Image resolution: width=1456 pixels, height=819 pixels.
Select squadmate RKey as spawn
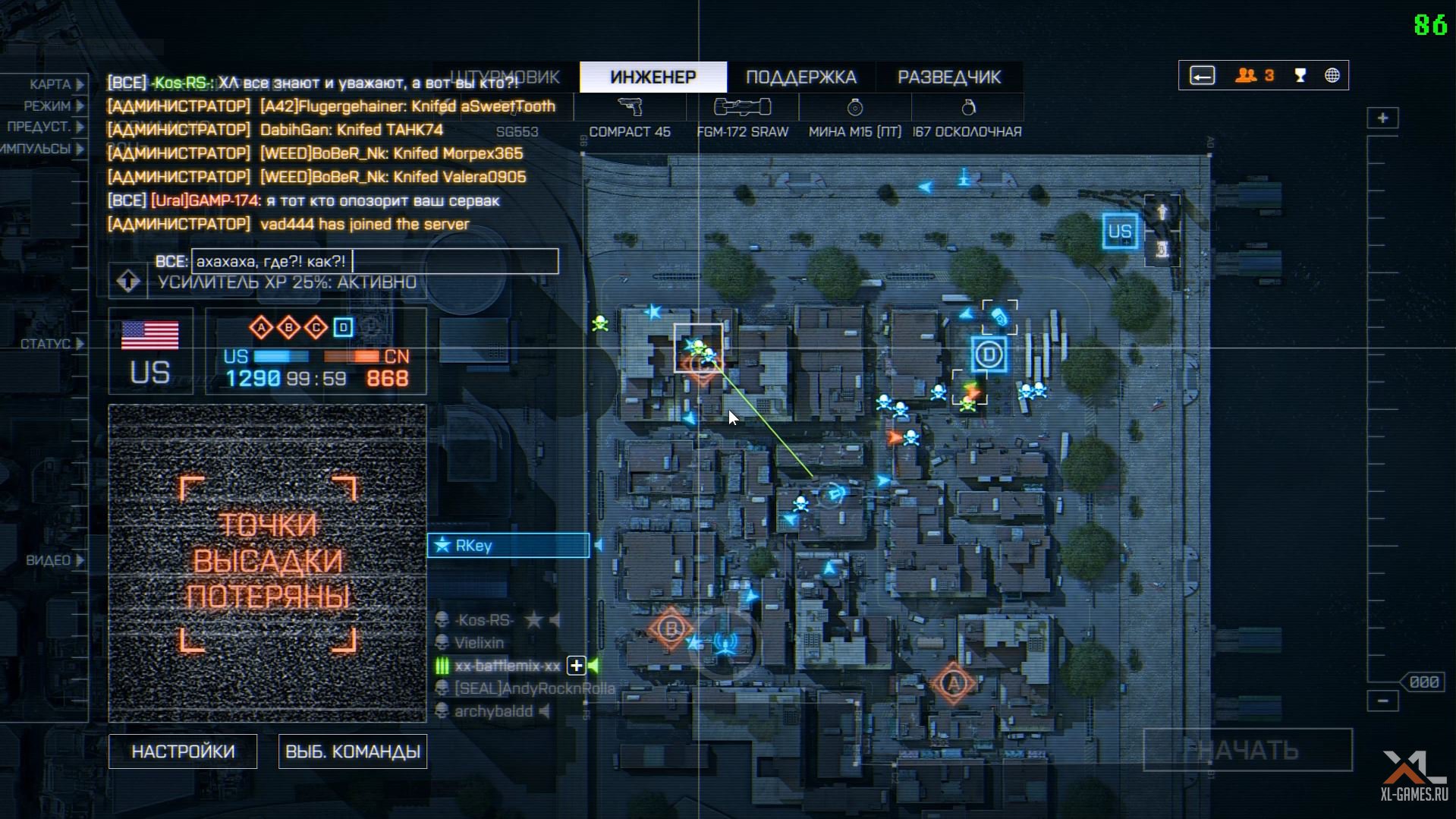(x=508, y=546)
